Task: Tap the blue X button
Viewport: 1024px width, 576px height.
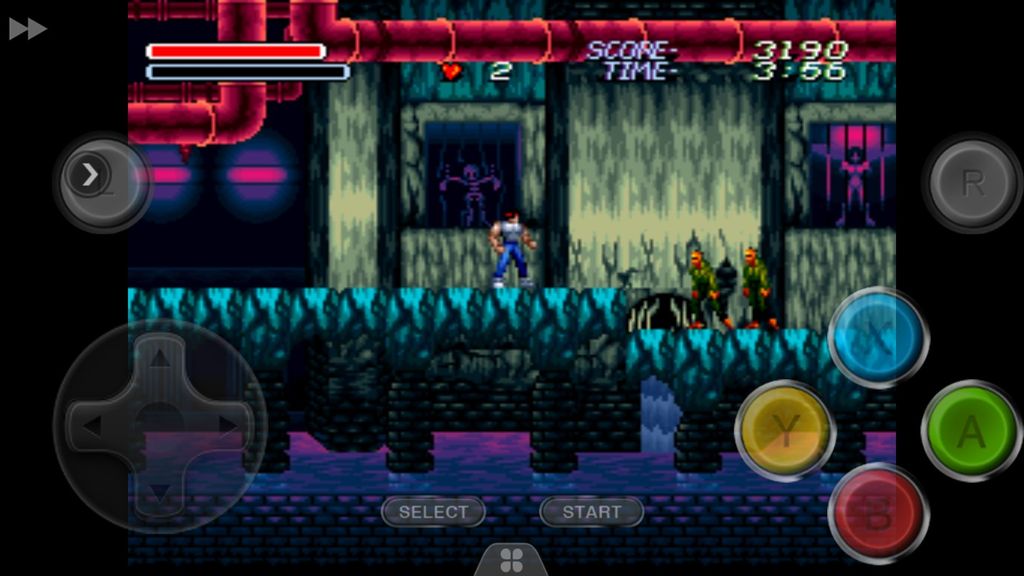Action: tap(878, 337)
